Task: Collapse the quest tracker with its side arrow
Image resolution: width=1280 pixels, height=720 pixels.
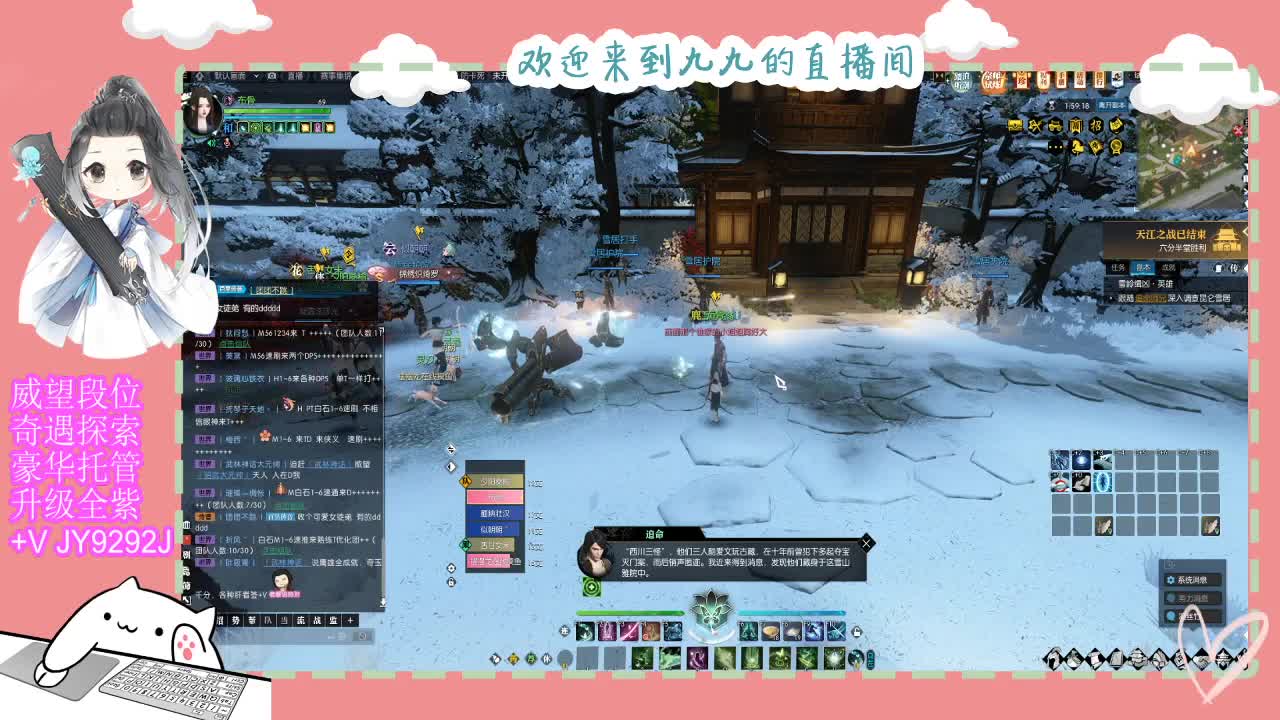Action: tap(1245, 232)
